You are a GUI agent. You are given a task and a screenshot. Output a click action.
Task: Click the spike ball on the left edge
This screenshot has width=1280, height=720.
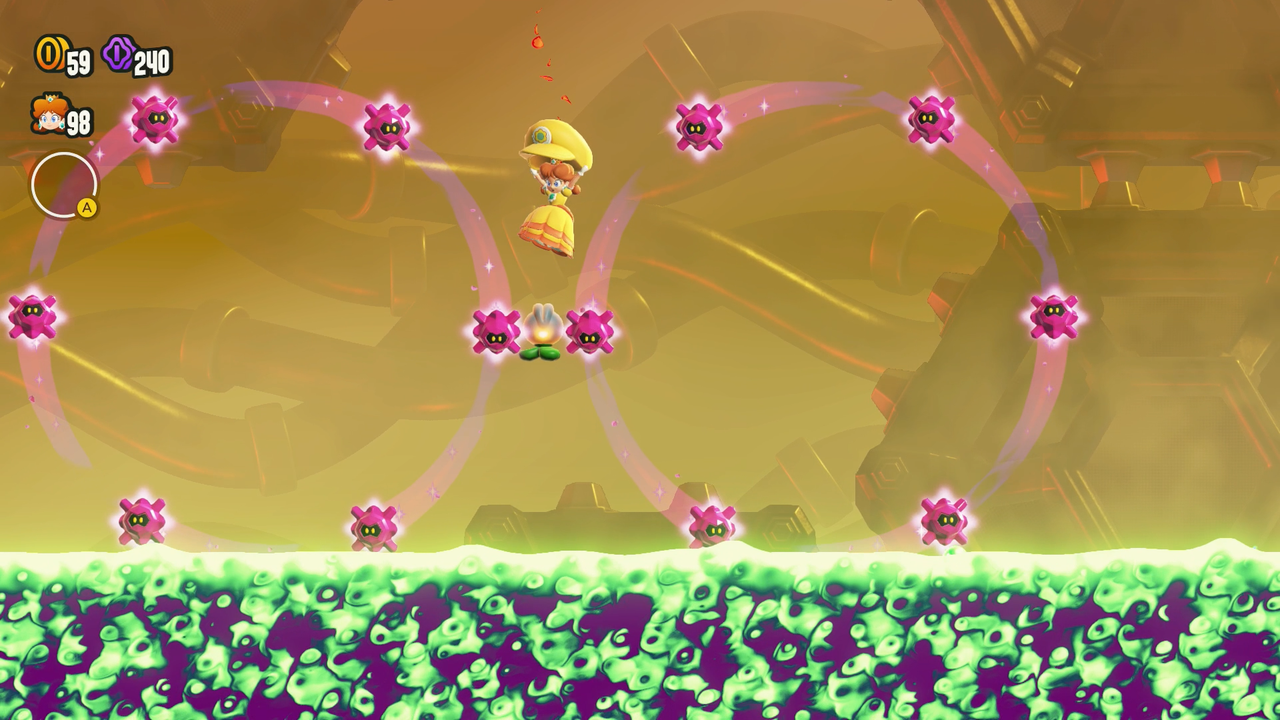[34, 315]
